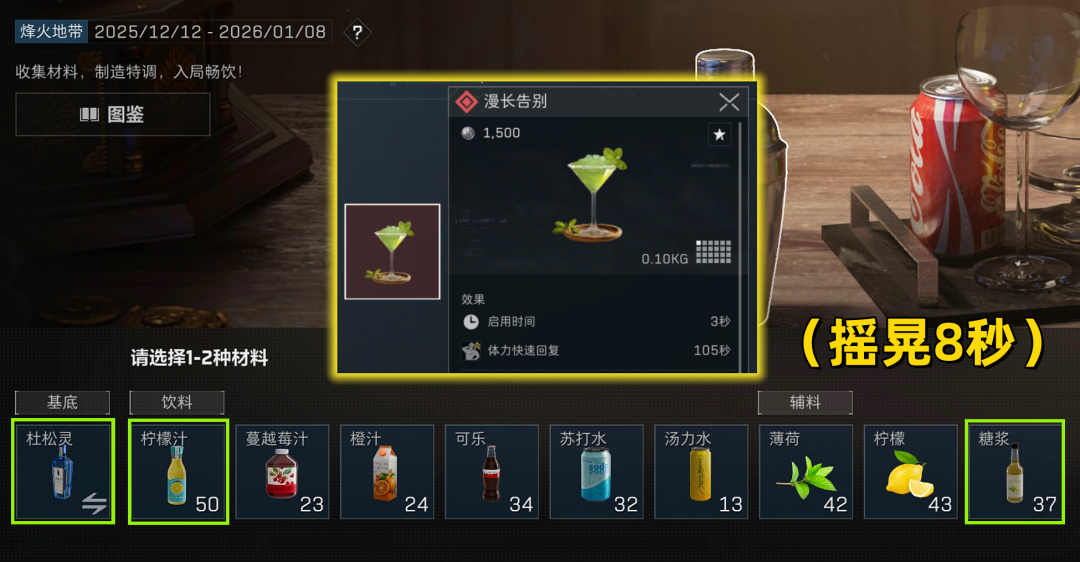
Task: Select the 柠檬 lemon garnish slot
Action: [910, 472]
